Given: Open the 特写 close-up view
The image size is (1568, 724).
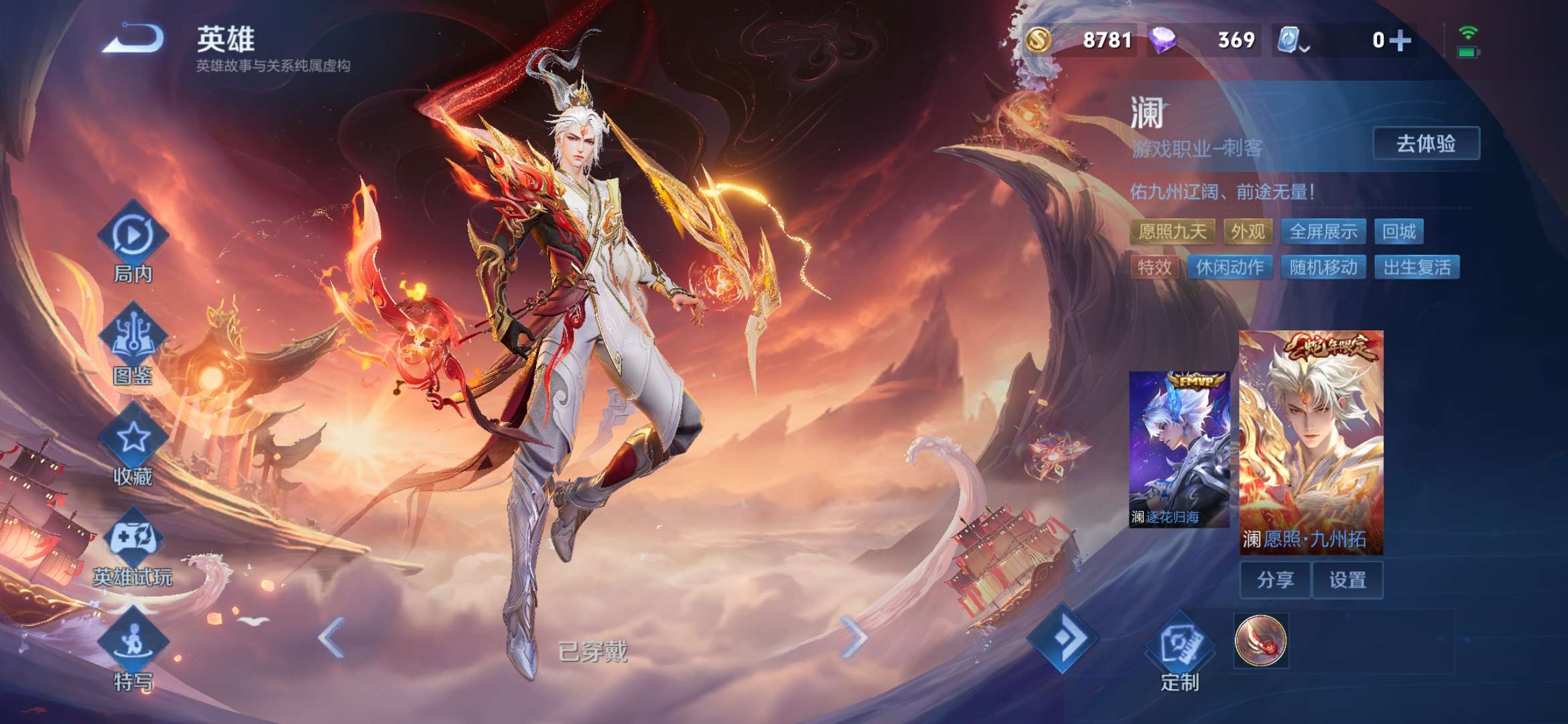Looking at the screenshot, I should 133,650.
